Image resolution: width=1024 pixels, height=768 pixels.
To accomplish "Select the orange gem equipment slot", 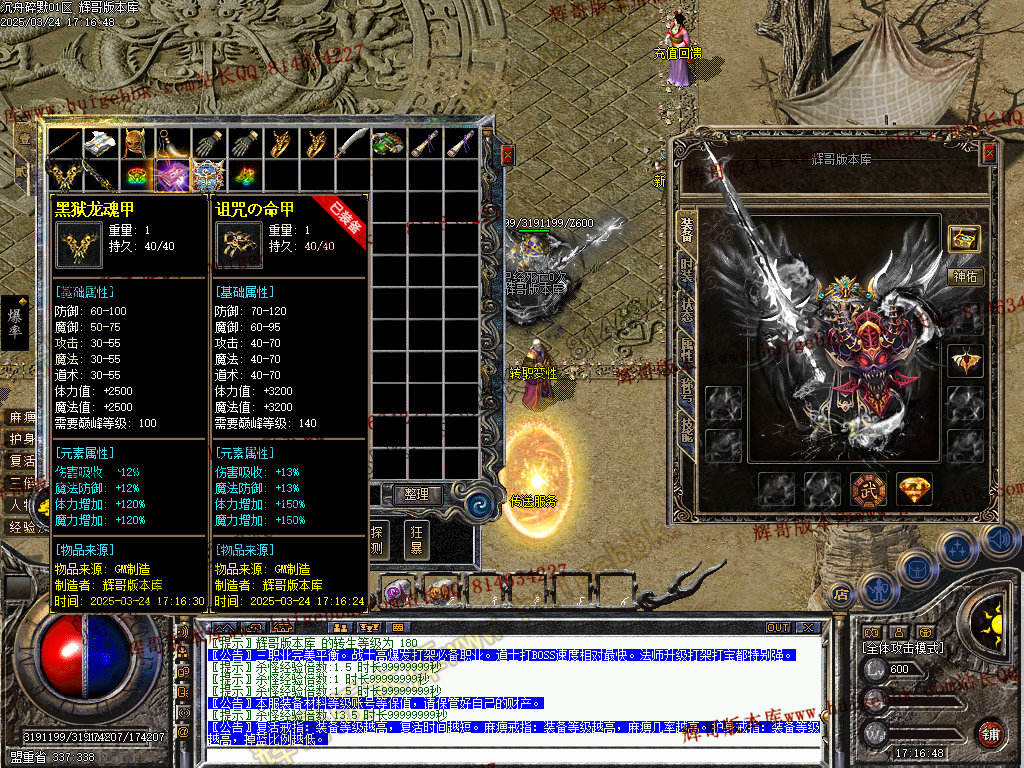I will [x=914, y=489].
